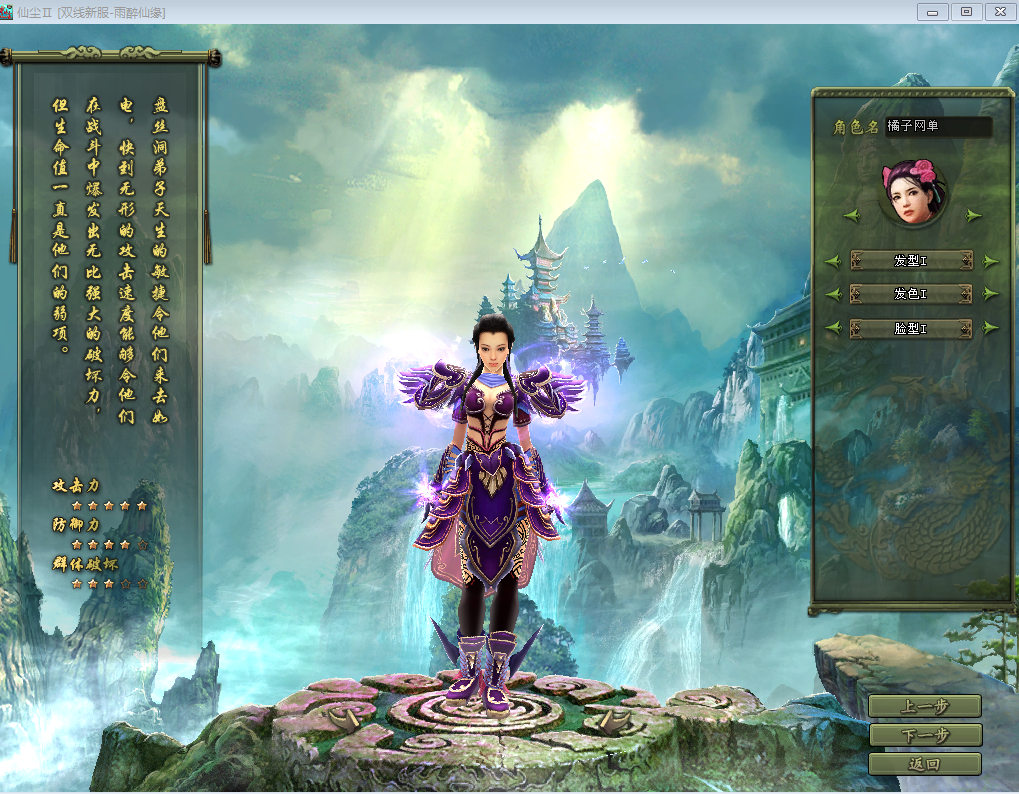Close the game window
This screenshot has width=1019, height=794.
[x=999, y=12]
